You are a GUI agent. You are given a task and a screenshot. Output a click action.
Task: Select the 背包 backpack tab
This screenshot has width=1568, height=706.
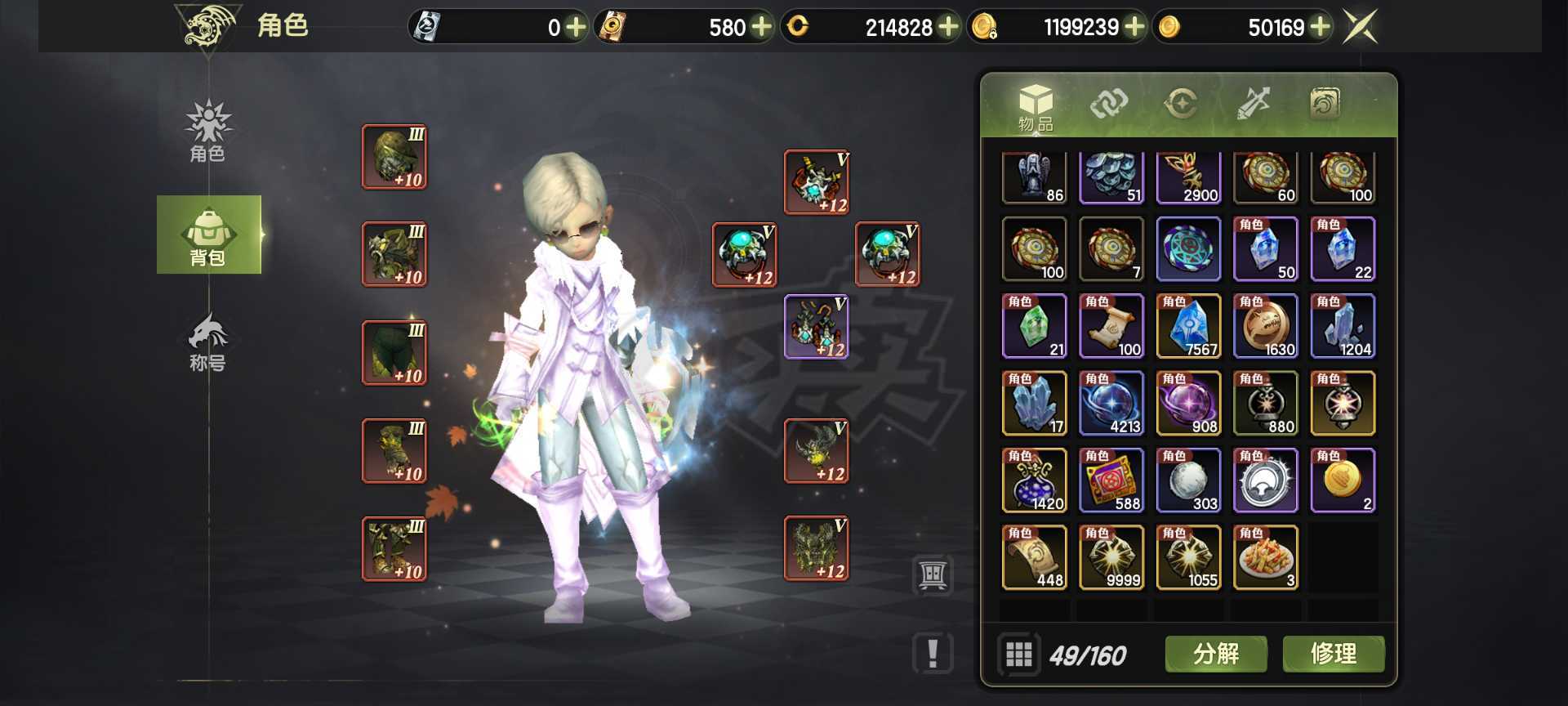click(x=208, y=235)
